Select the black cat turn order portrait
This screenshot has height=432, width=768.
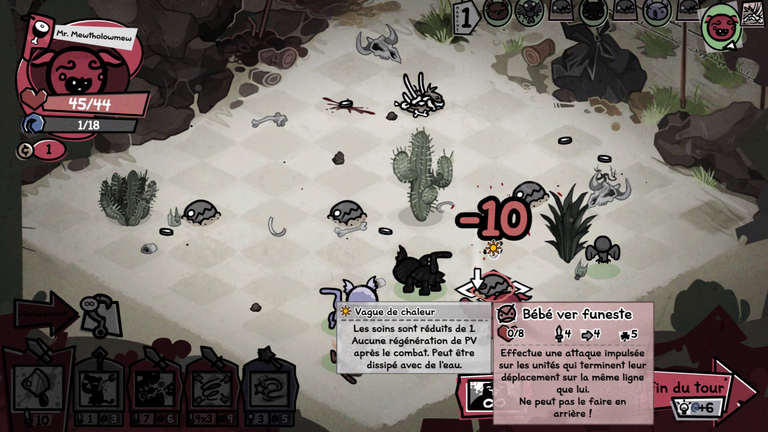tap(592, 12)
